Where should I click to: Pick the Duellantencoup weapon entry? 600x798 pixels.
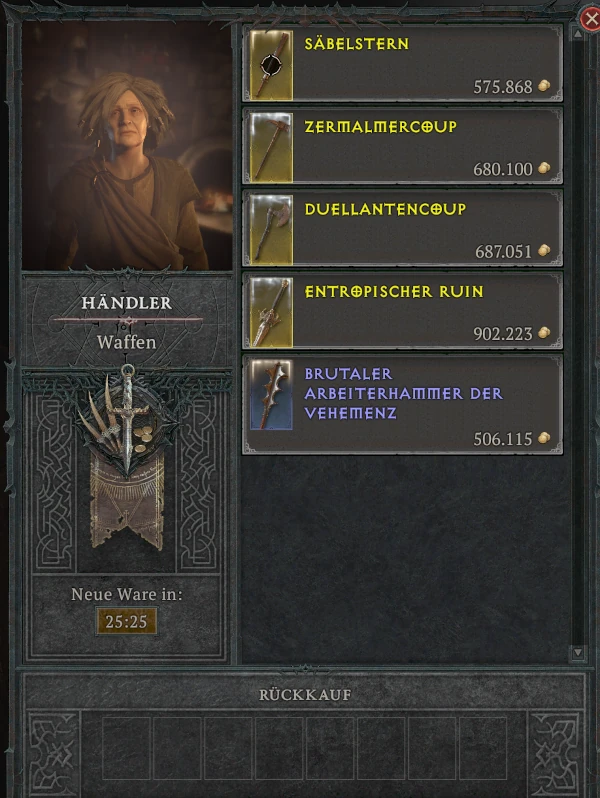(x=402, y=227)
